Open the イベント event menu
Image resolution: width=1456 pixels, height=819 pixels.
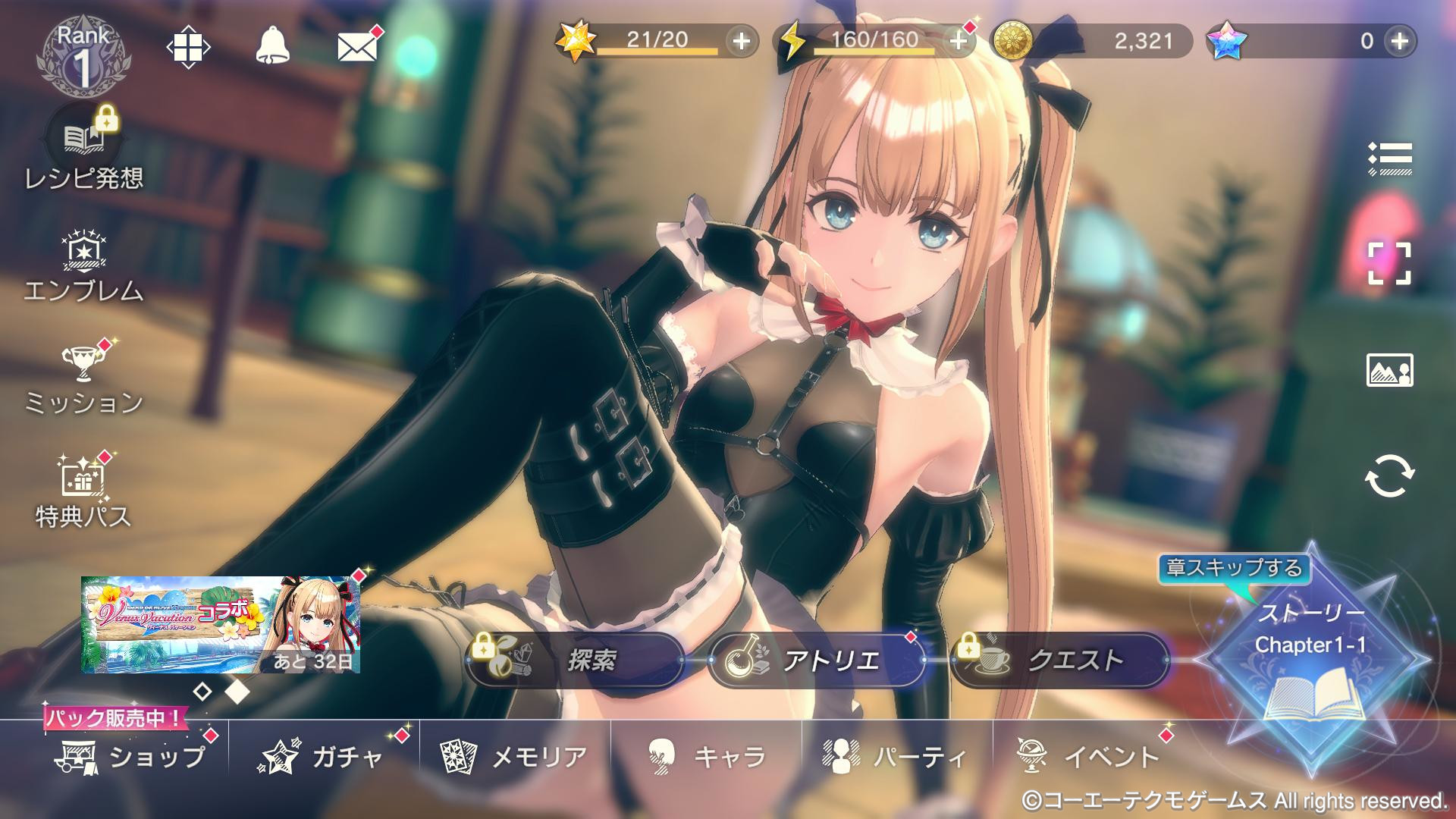click(1089, 757)
